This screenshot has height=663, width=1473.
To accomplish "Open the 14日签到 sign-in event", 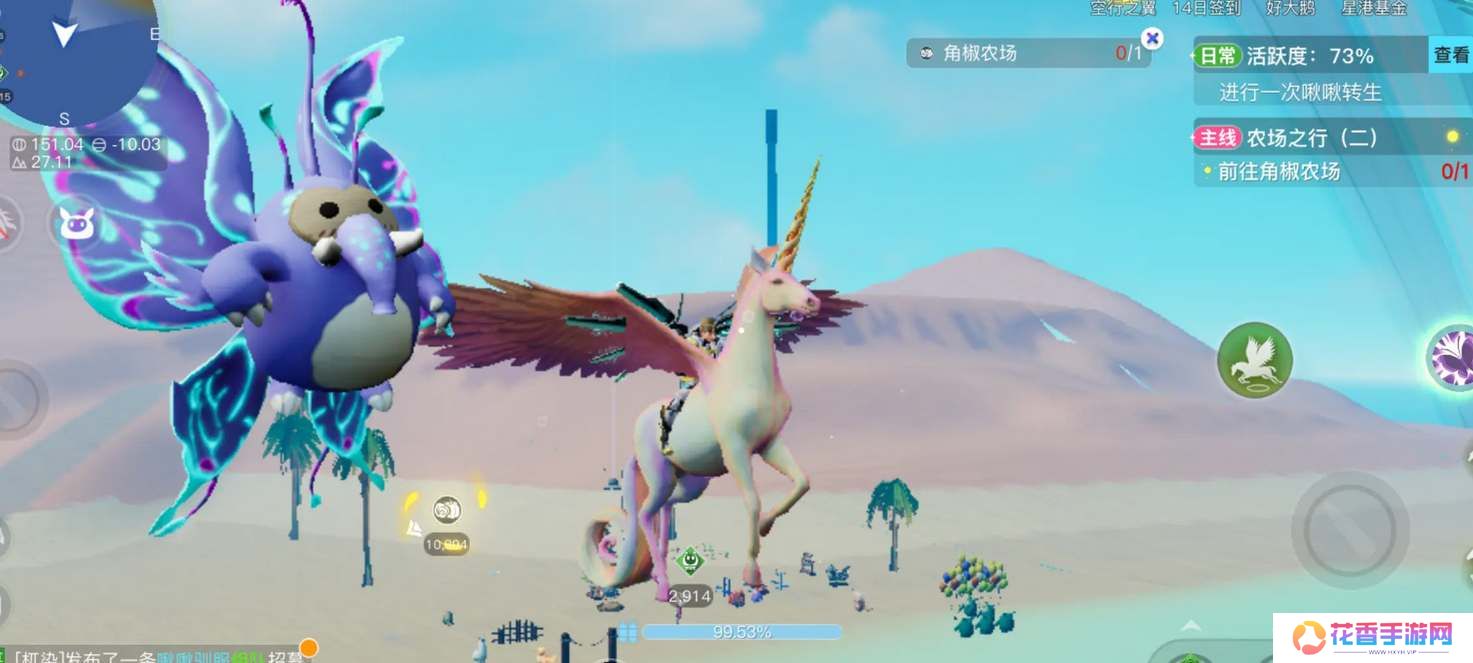I will (1206, 8).
